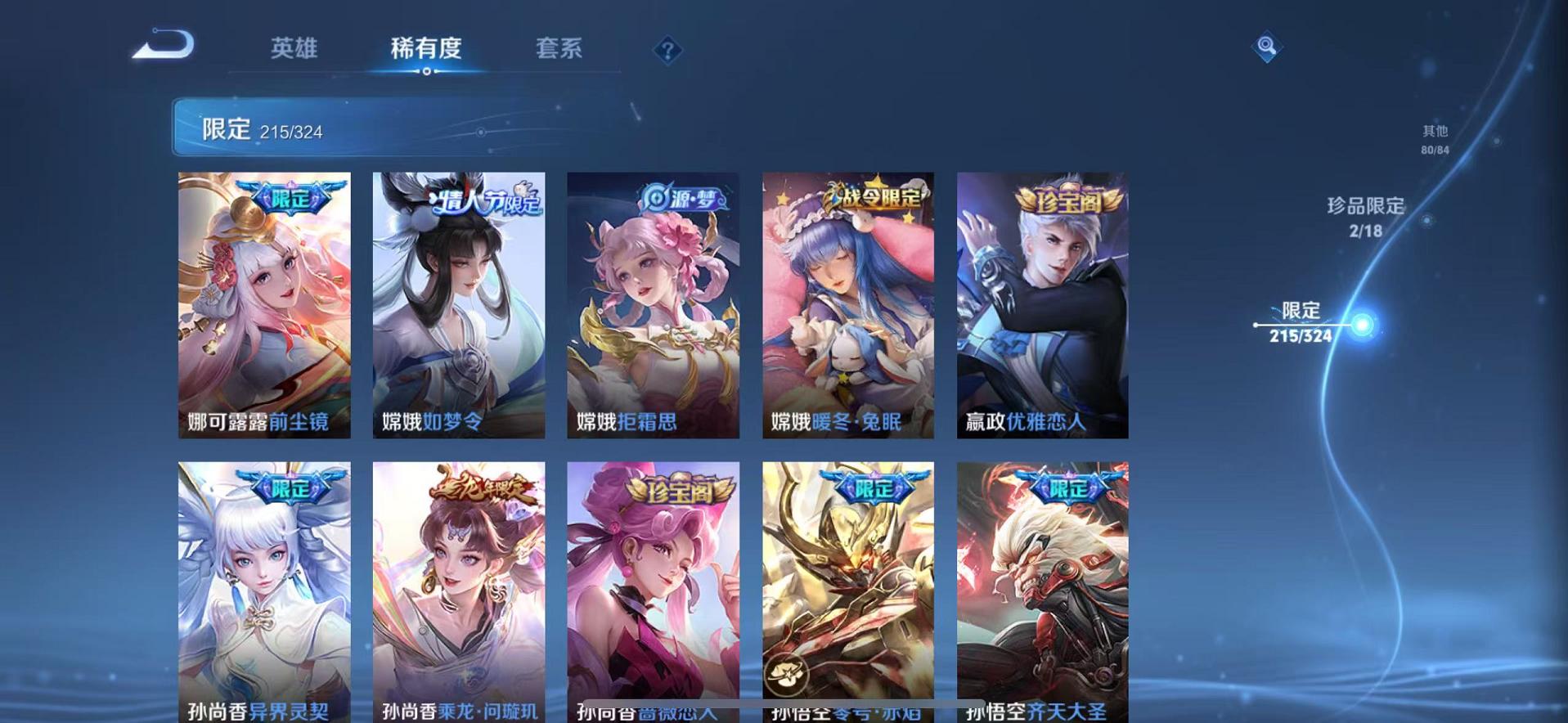Open the search magnifier icon at top right
This screenshot has height=723, width=1568.
pyautogui.click(x=1267, y=47)
